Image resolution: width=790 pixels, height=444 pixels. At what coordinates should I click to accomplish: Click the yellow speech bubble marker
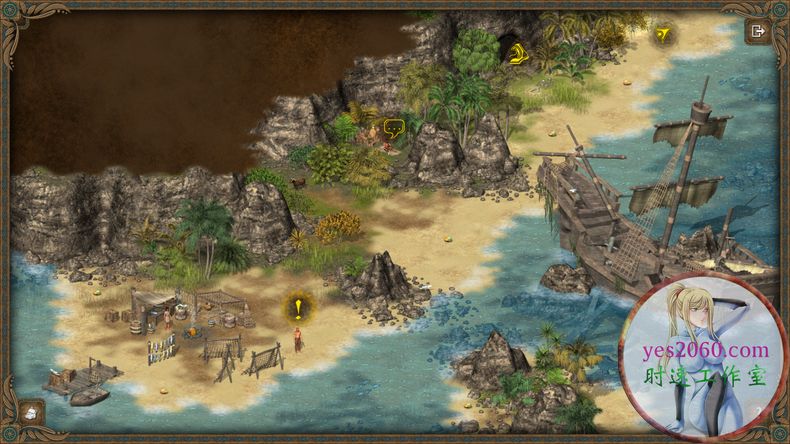point(393,127)
